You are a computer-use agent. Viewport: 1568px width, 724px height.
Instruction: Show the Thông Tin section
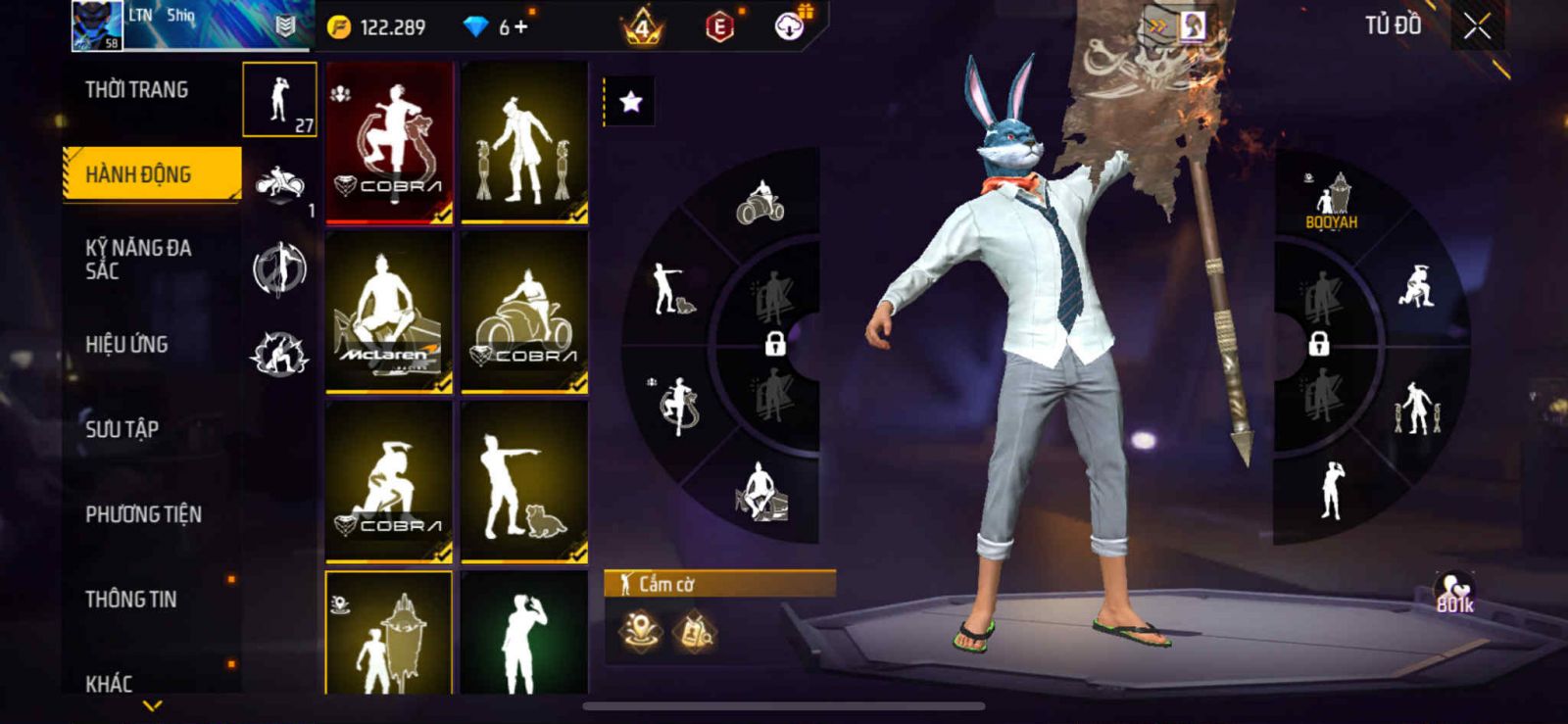131,599
